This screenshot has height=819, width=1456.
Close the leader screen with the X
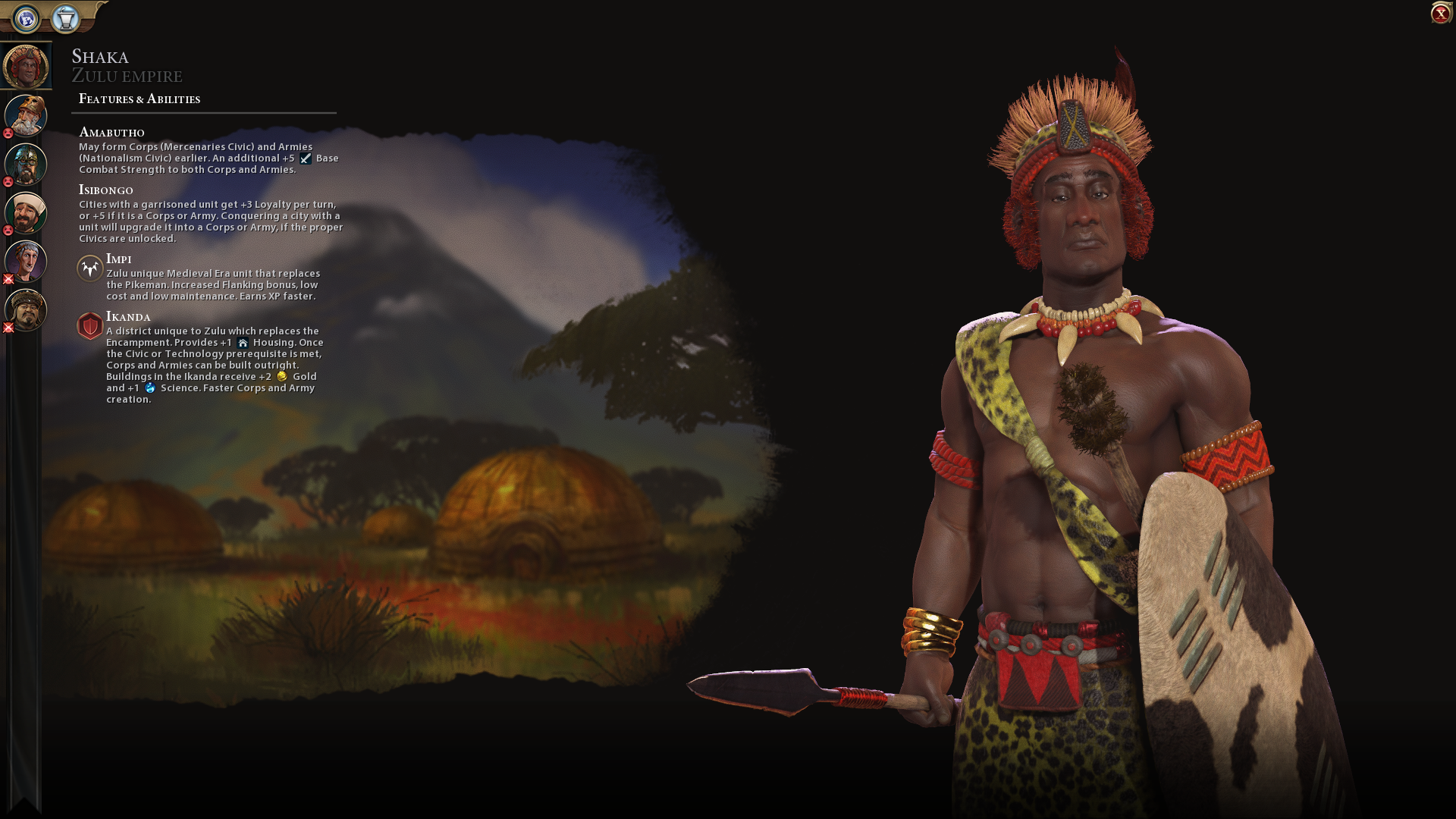pos(1440,14)
